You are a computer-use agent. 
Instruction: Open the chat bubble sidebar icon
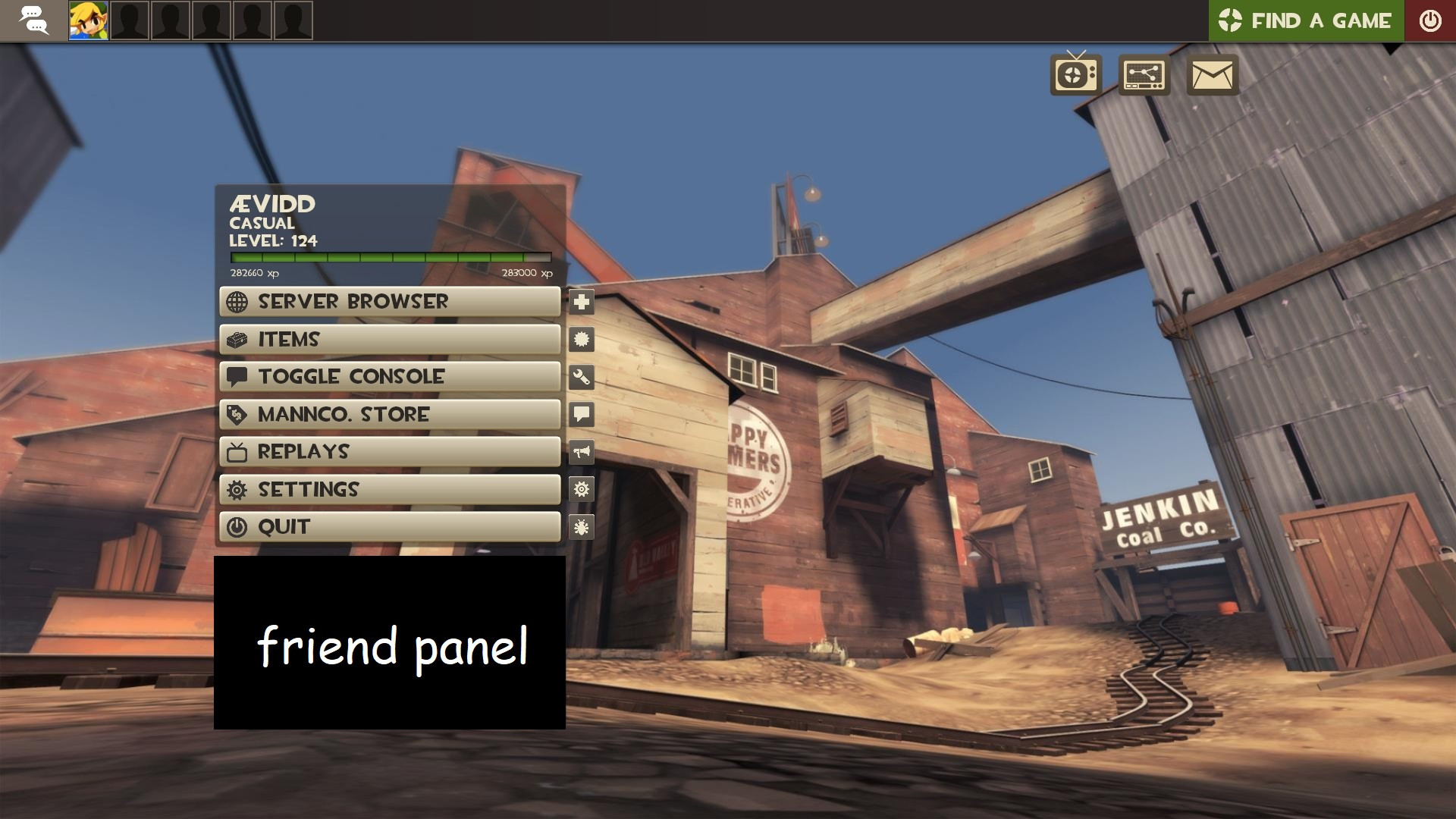pyautogui.click(x=580, y=414)
